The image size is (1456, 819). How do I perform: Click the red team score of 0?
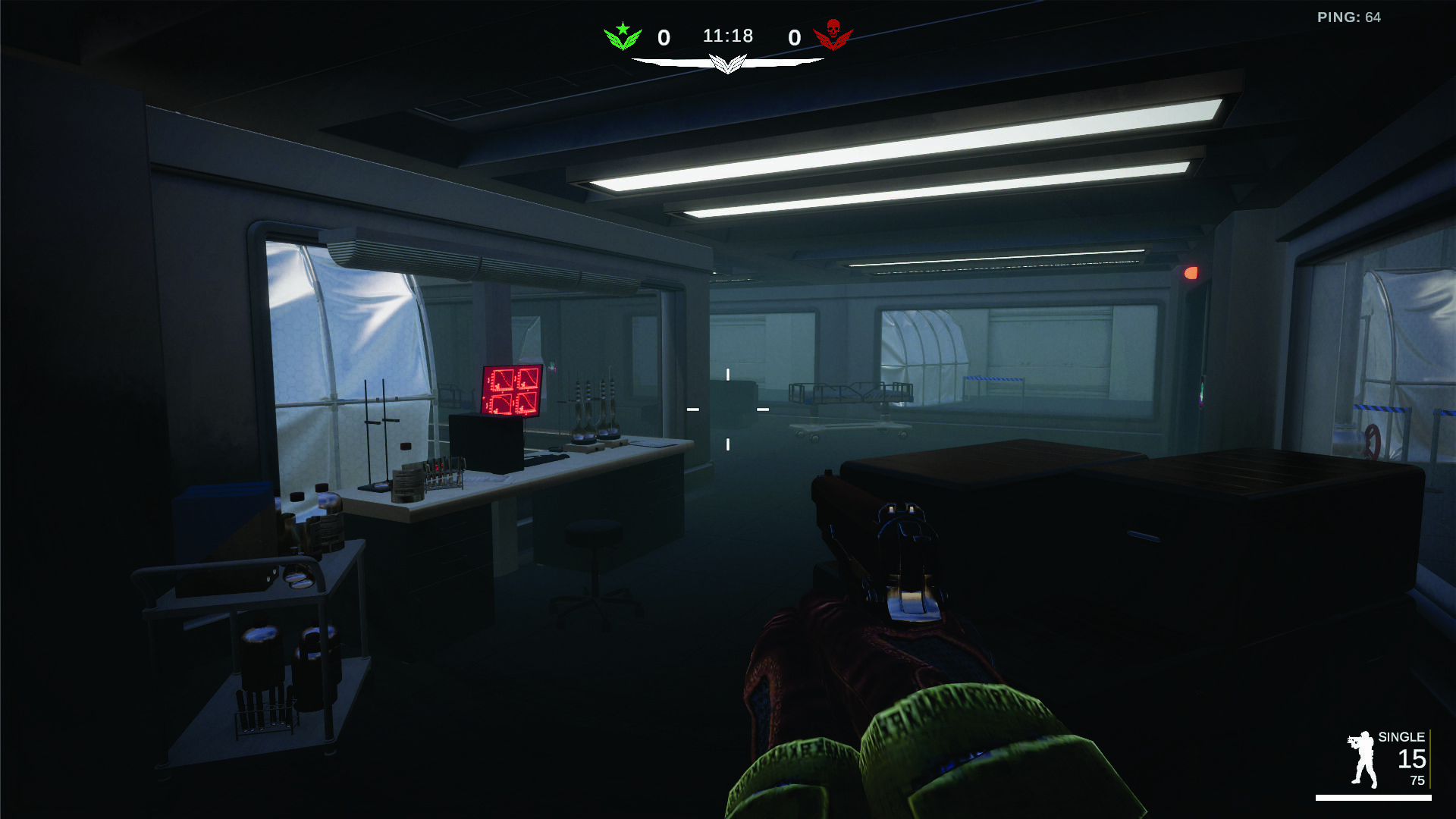point(794,36)
